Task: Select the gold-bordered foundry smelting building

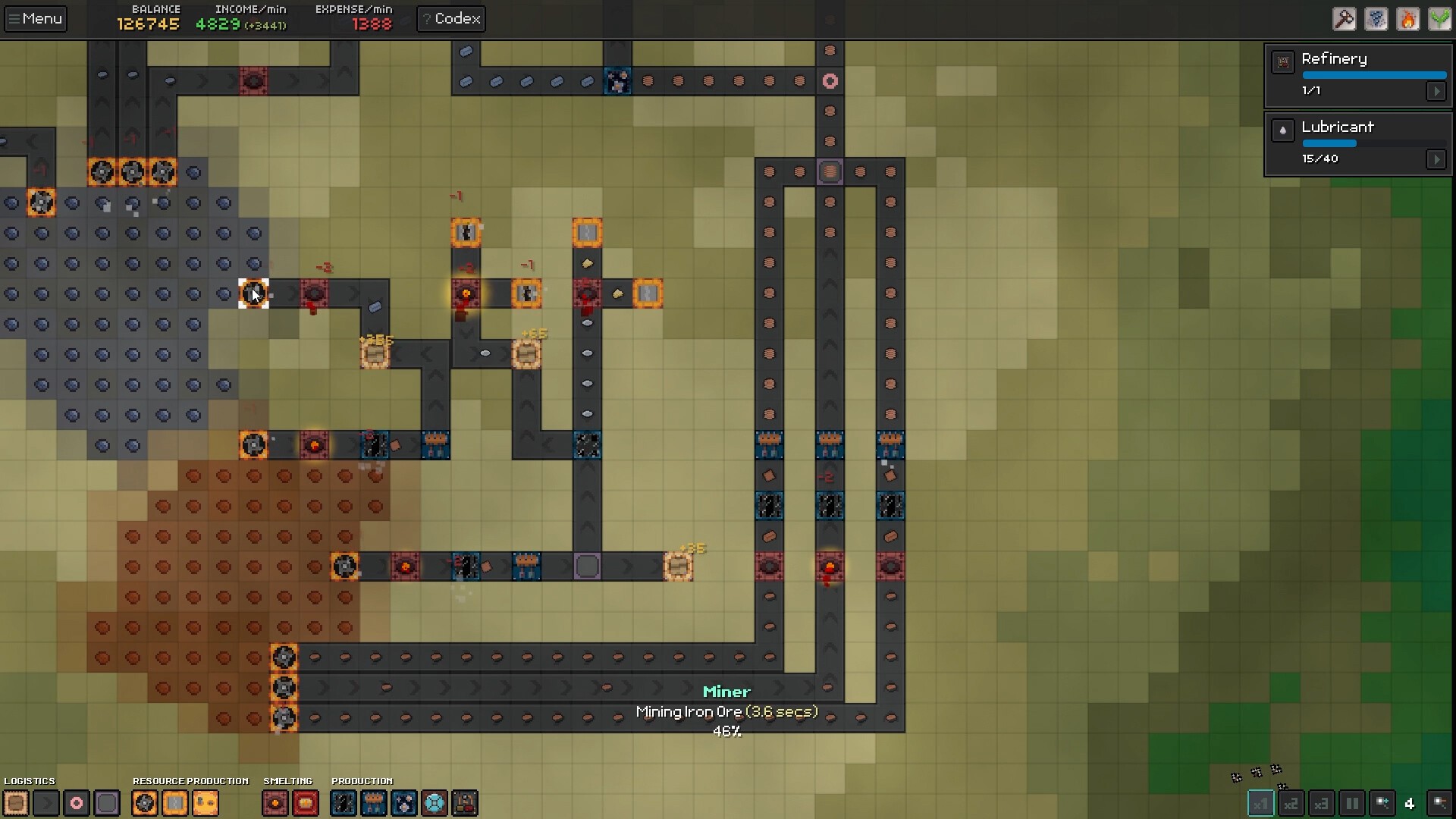Action: click(306, 803)
